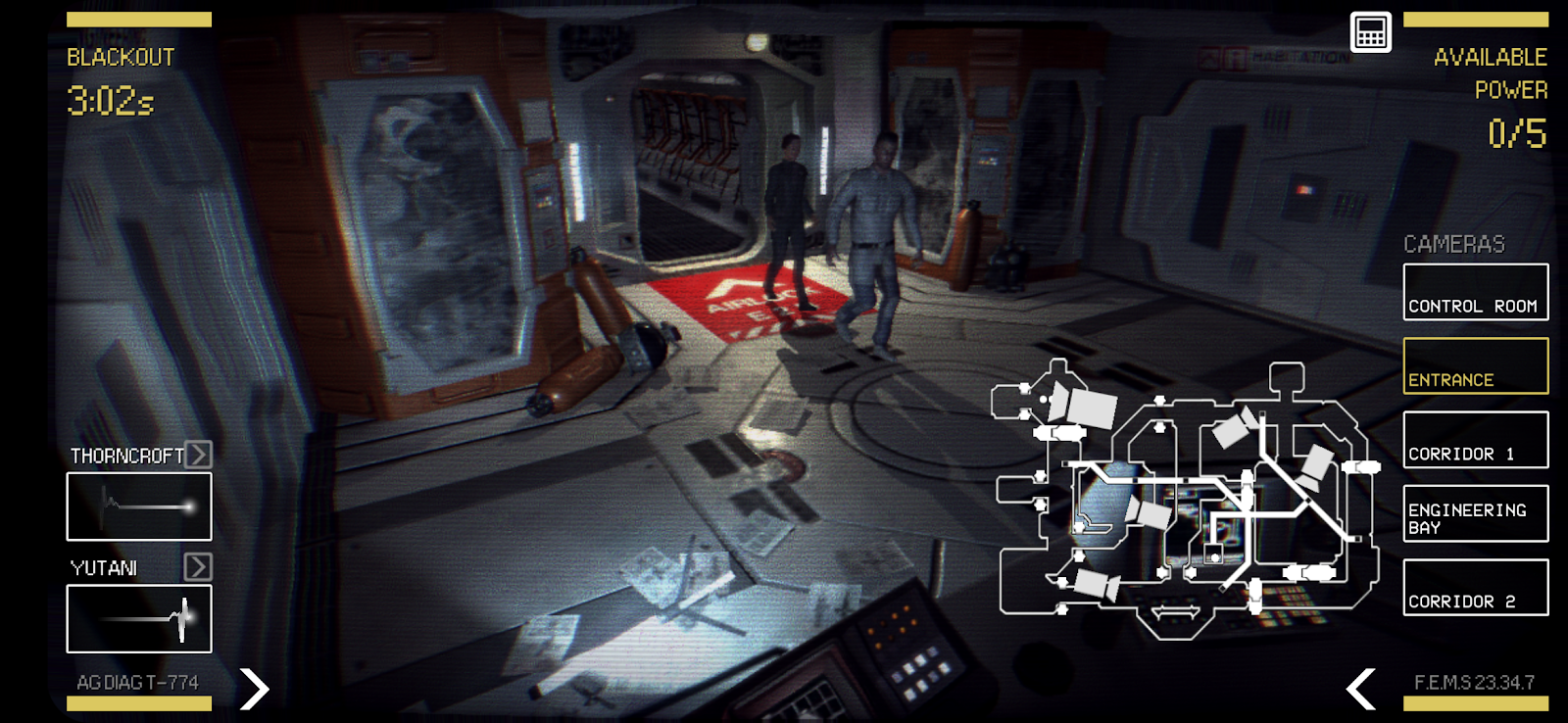Toggle the door hatch at the top of the map
Image resolution: width=1568 pixels, height=723 pixels.
click(x=1161, y=403)
